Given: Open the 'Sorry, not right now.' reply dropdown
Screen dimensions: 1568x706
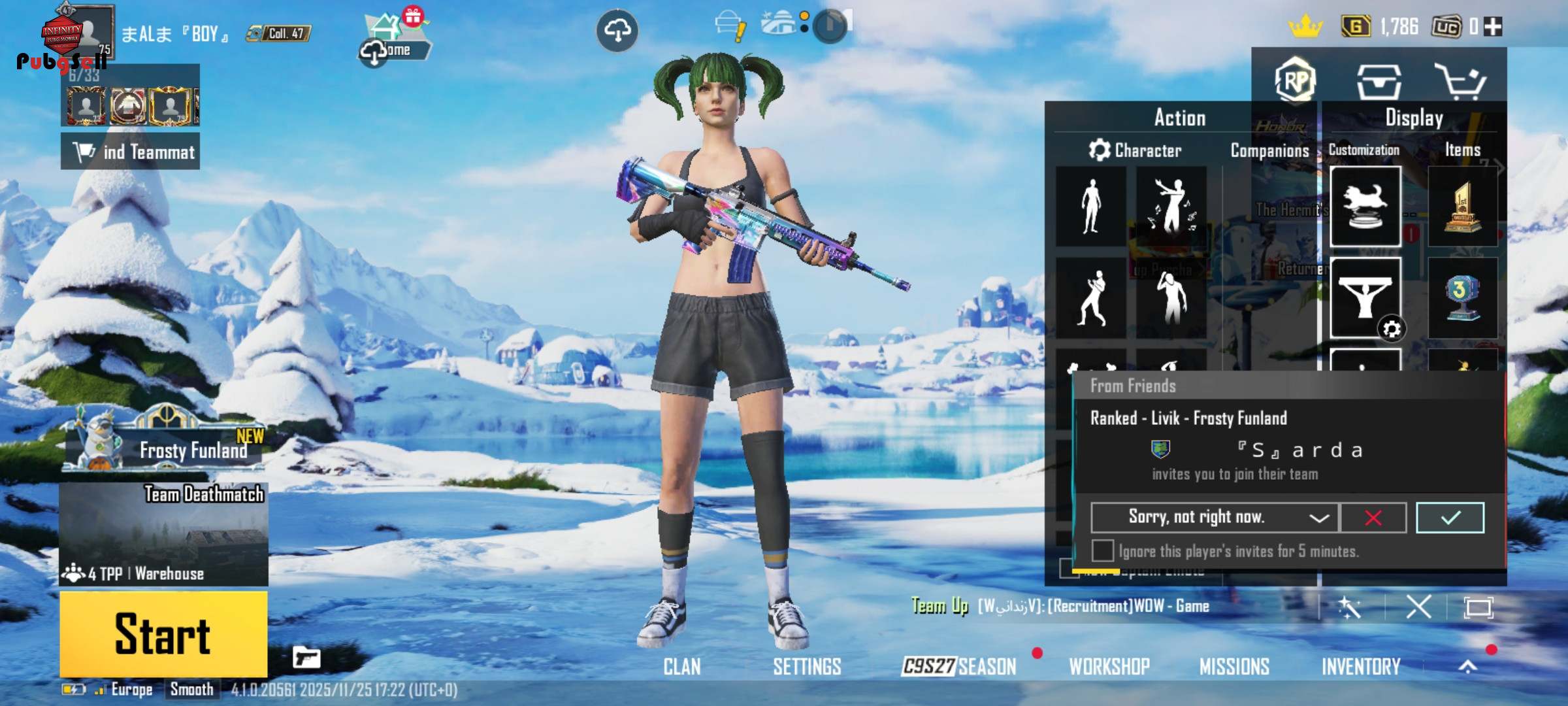Looking at the screenshot, I should pyautogui.click(x=1215, y=518).
